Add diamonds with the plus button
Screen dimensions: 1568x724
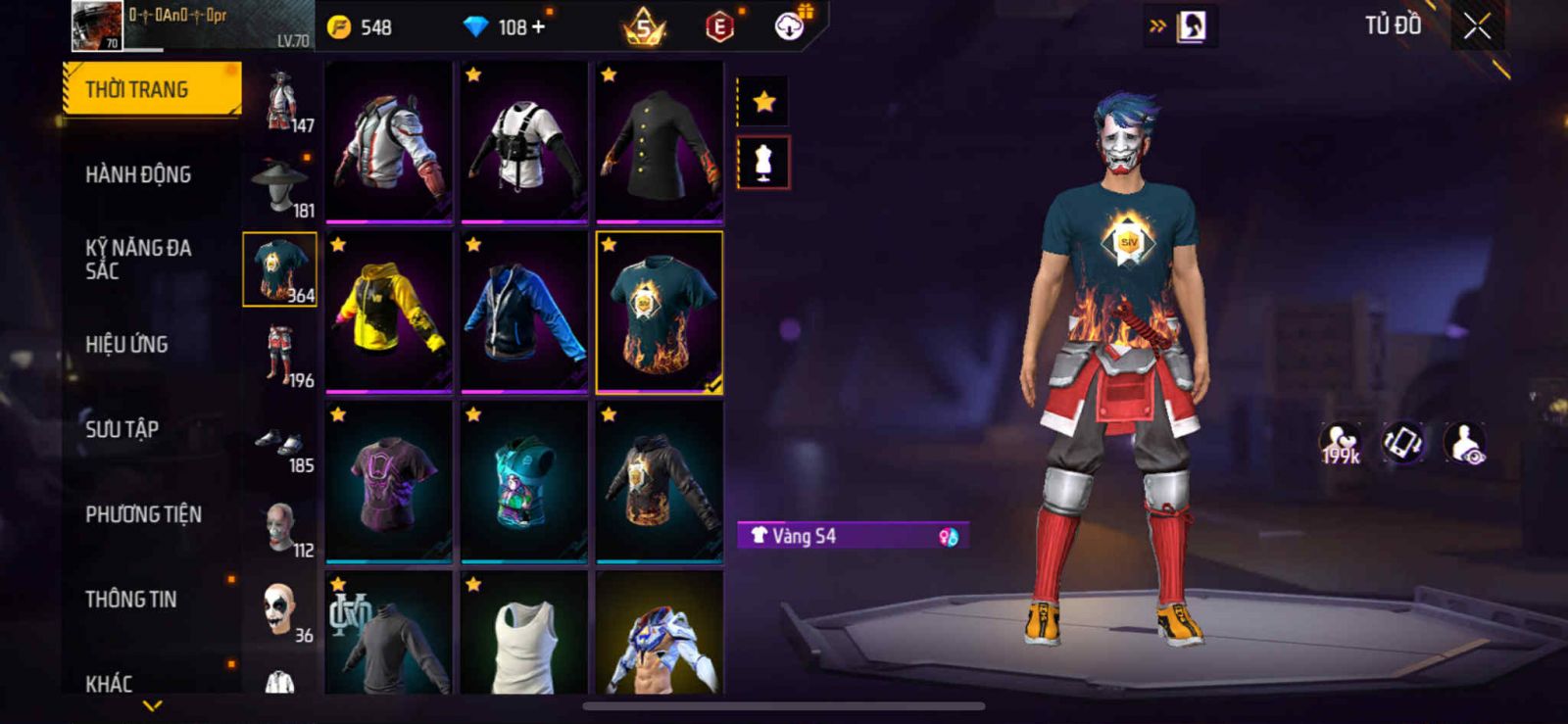(538, 26)
